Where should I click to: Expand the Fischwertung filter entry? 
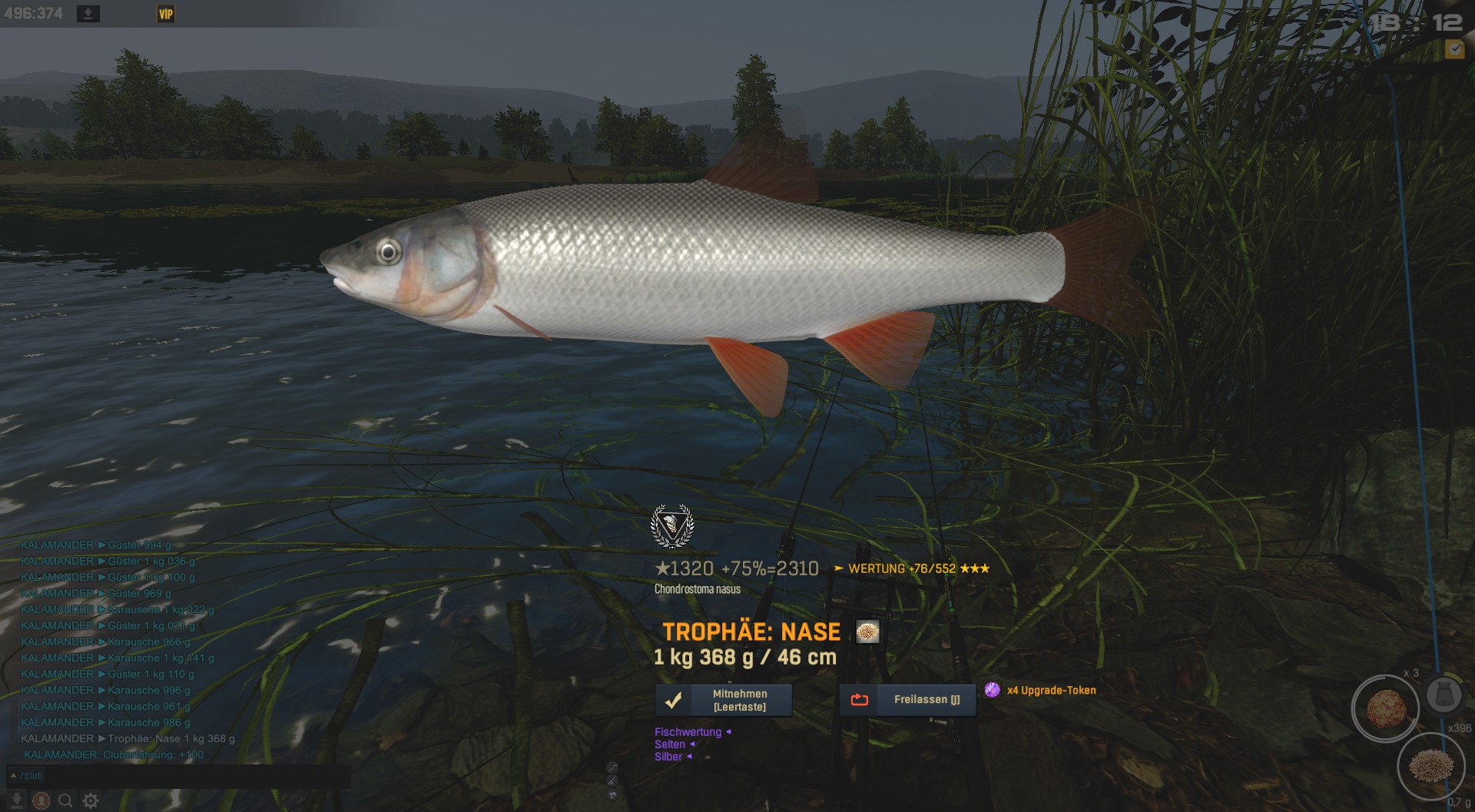(688, 732)
